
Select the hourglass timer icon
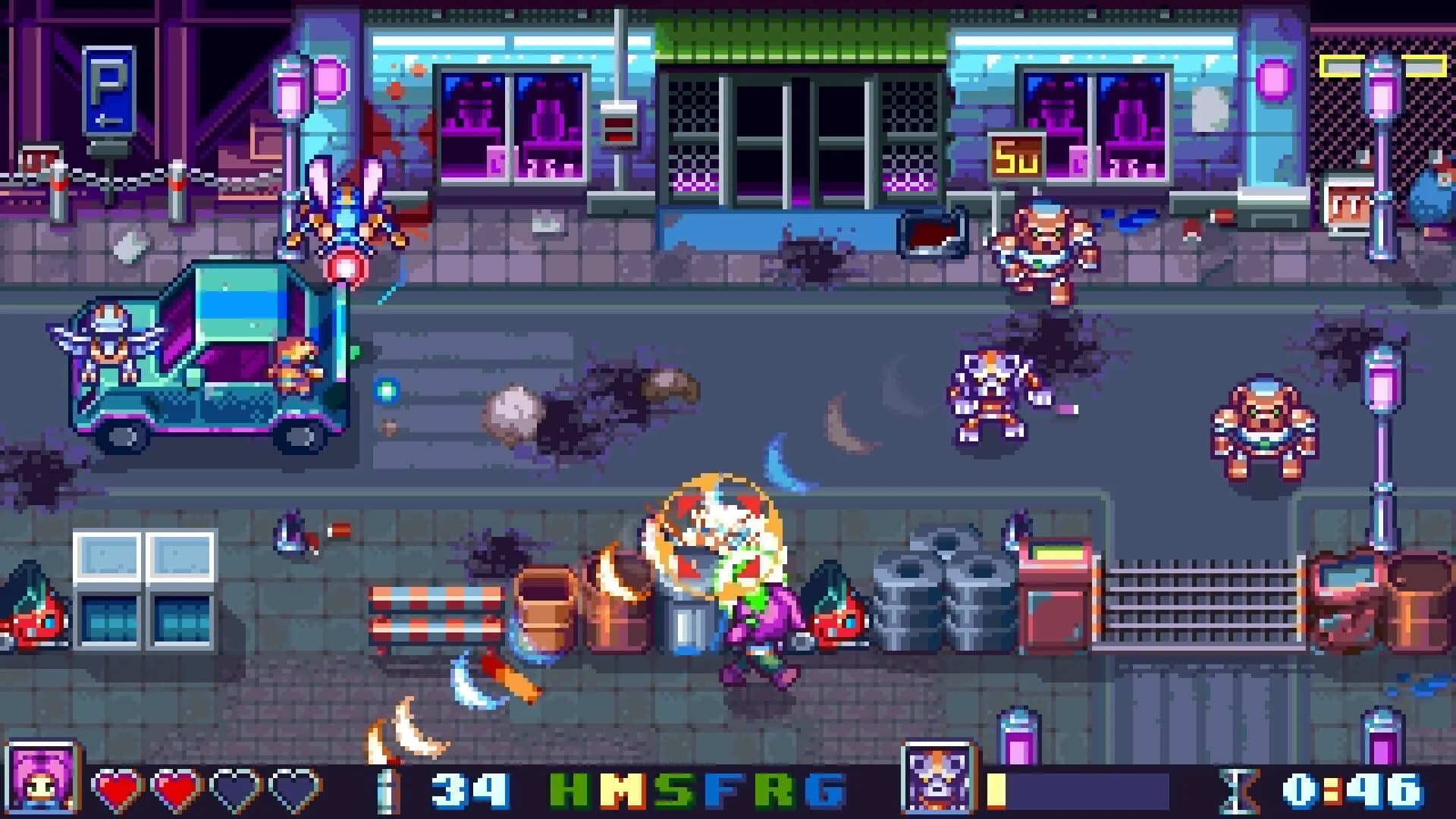click(x=1237, y=789)
